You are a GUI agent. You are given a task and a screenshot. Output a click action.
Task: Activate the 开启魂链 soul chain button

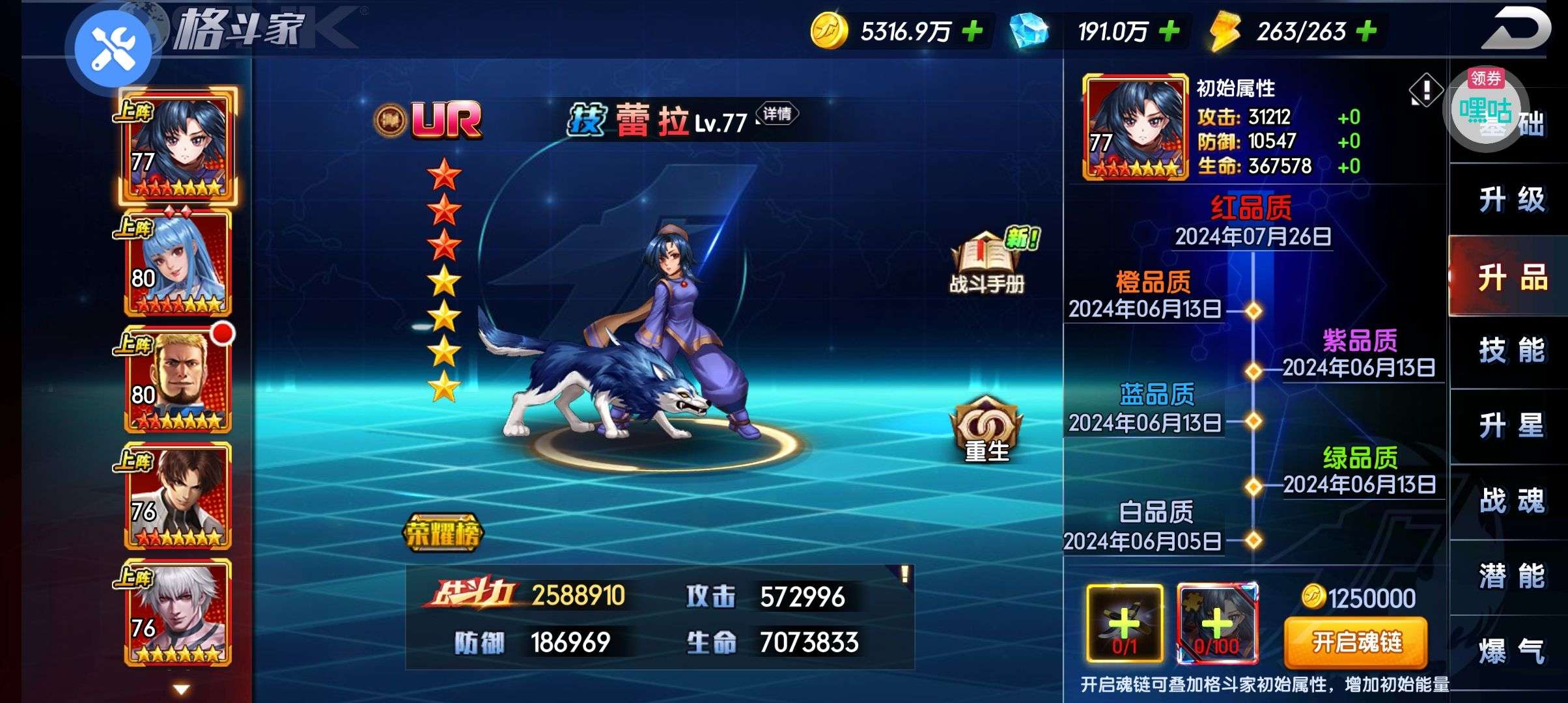pyautogui.click(x=1356, y=642)
